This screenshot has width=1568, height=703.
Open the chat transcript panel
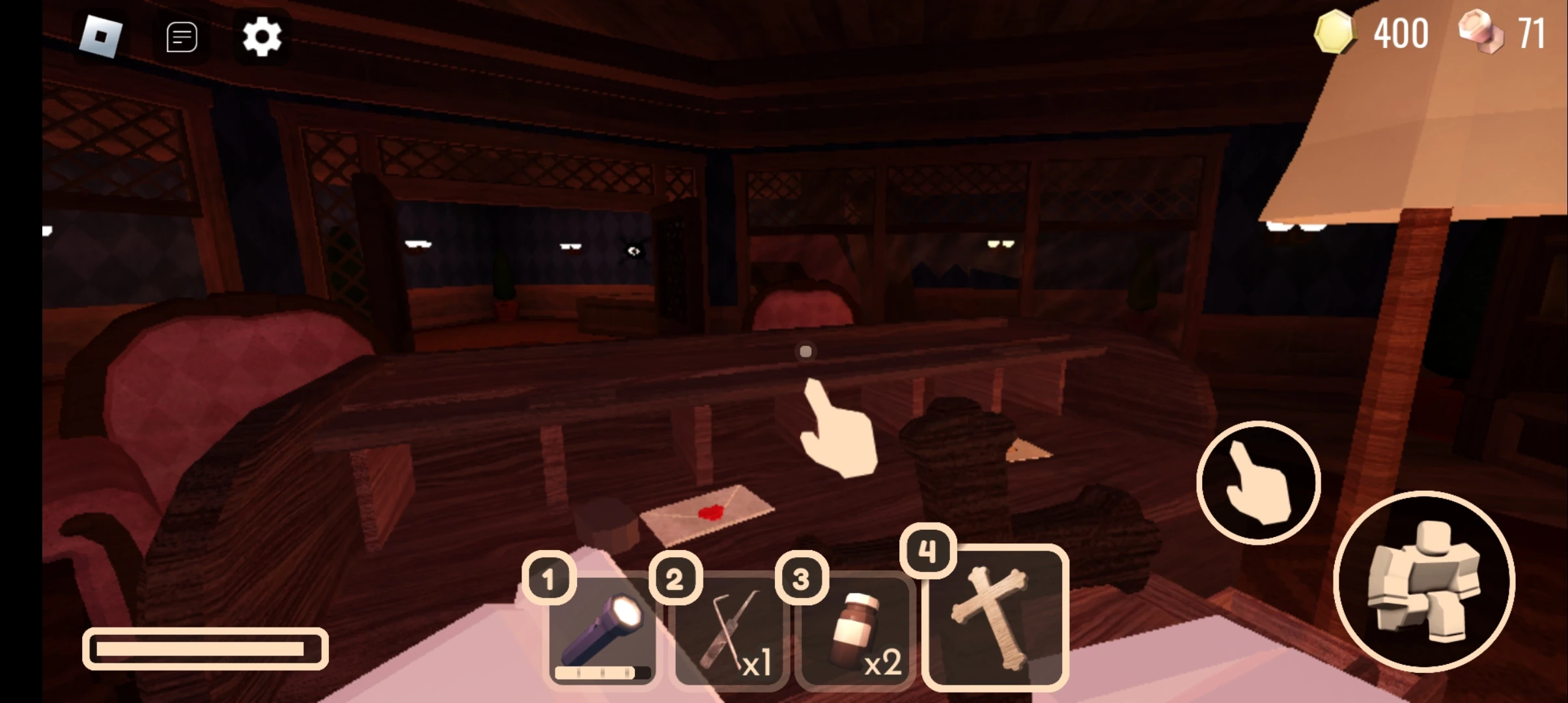tap(181, 36)
